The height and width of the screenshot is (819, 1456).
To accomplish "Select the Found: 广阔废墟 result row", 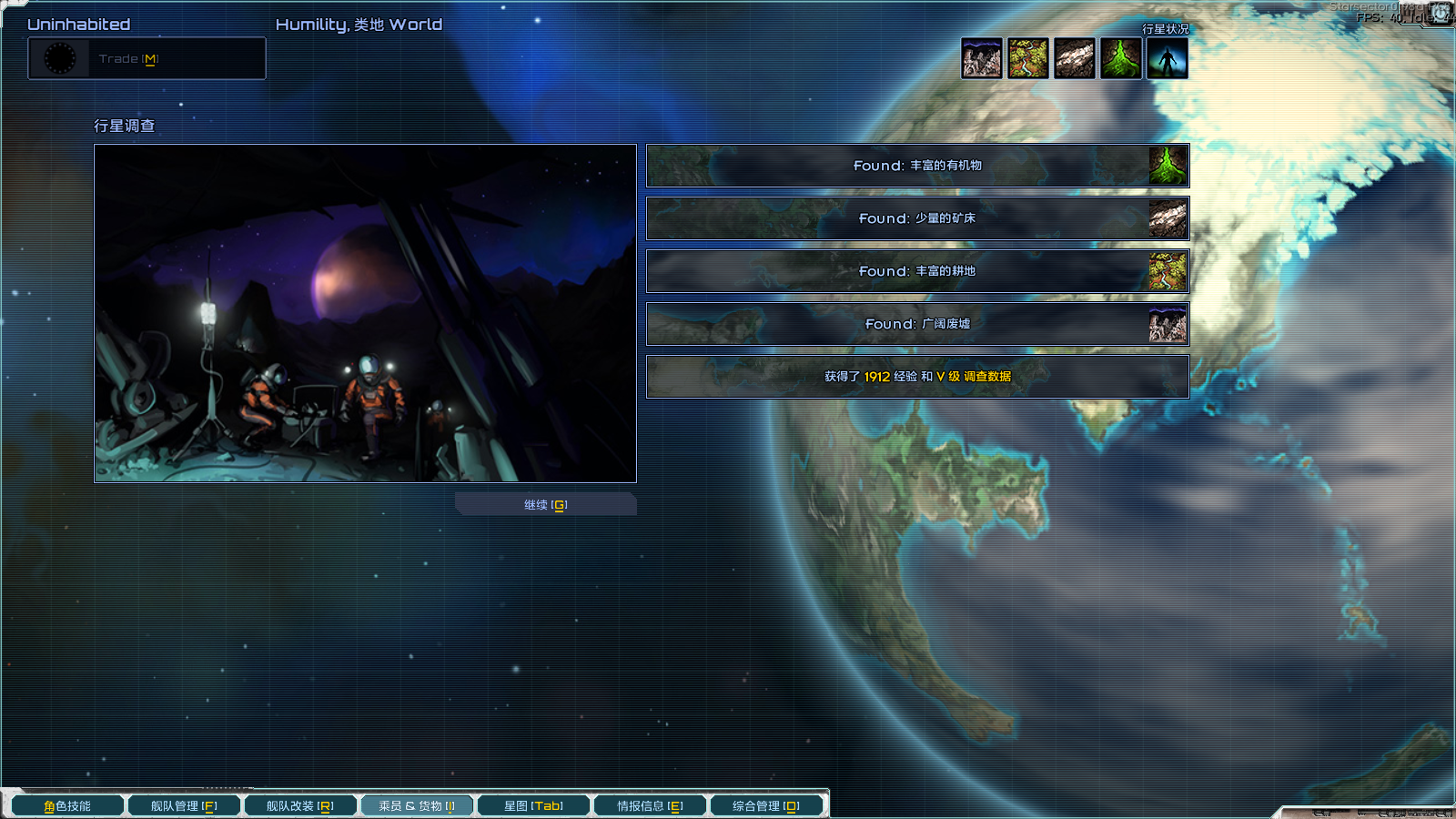I will [x=917, y=324].
